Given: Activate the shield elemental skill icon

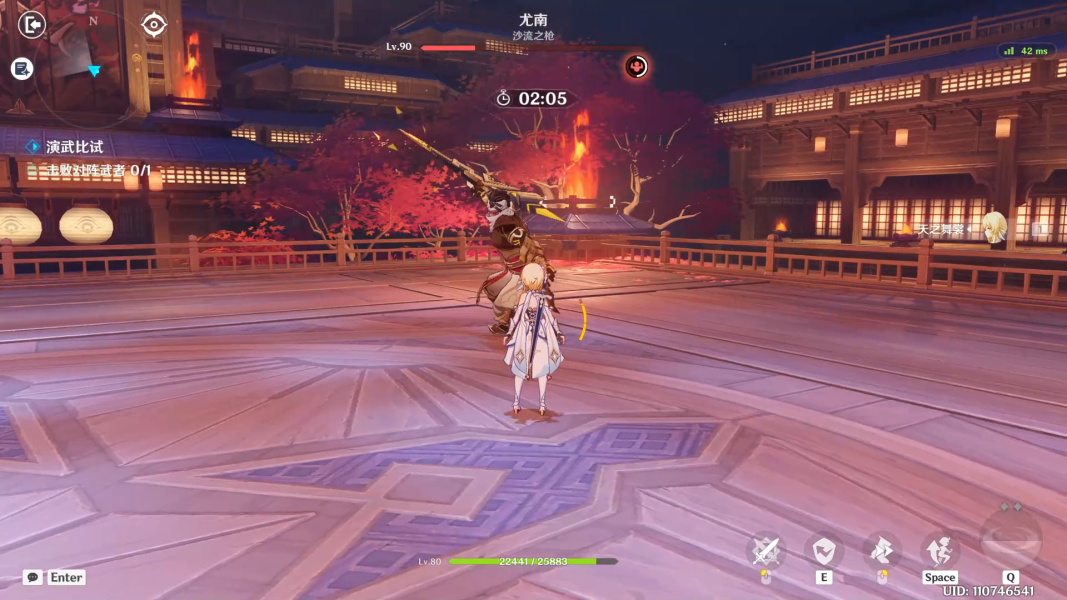Looking at the screenshot, I should click(824, 550).
